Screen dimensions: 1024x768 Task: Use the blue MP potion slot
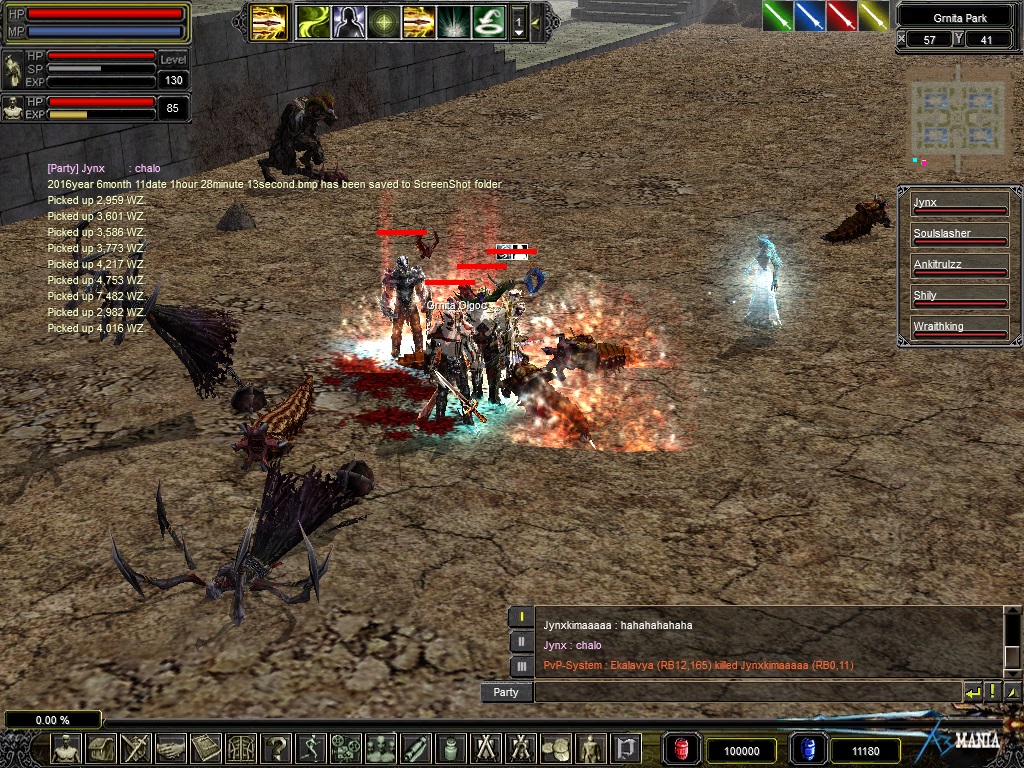click(806, 749)
